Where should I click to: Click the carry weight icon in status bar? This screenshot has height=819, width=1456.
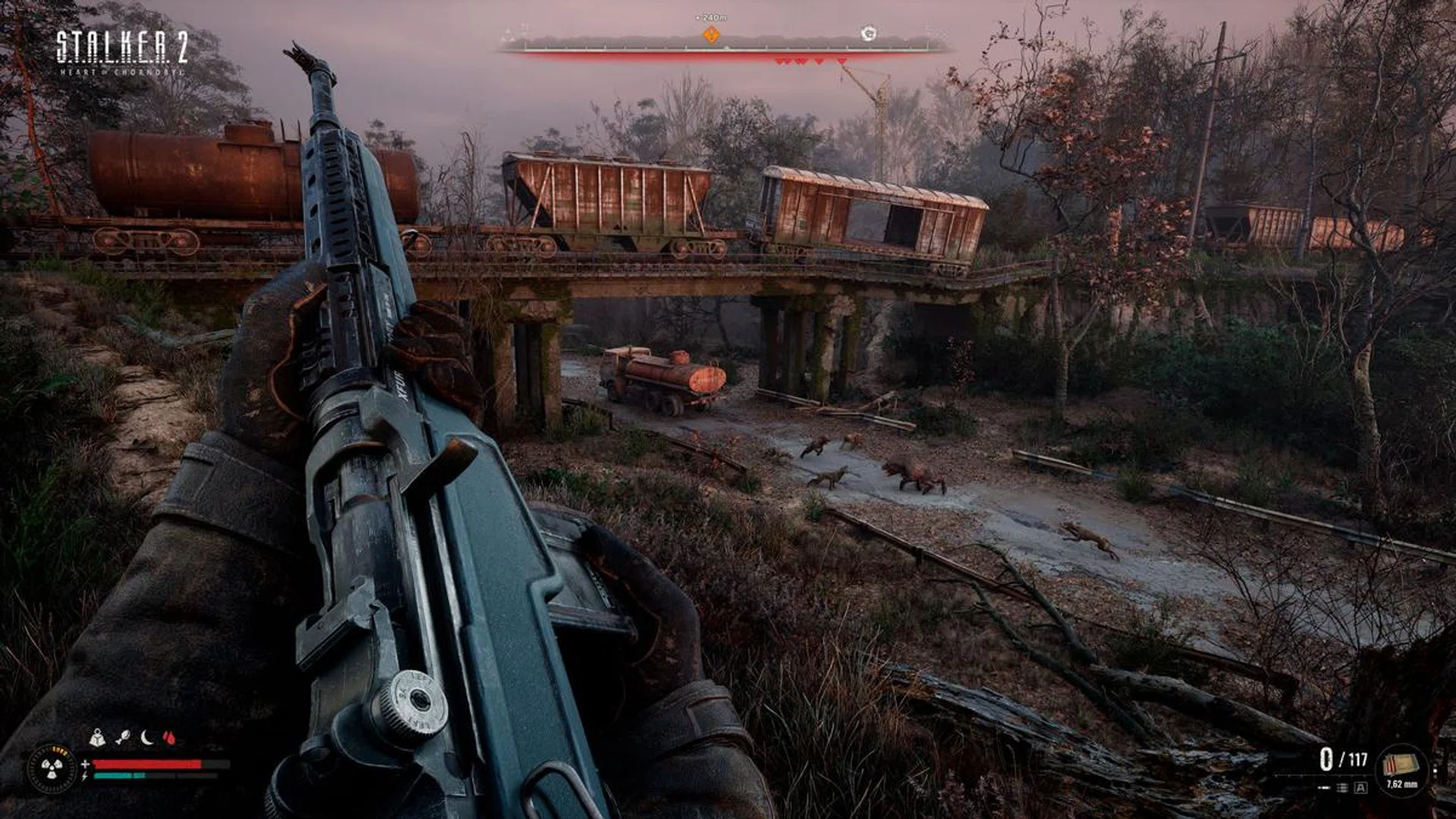click(x=96, y=737)
